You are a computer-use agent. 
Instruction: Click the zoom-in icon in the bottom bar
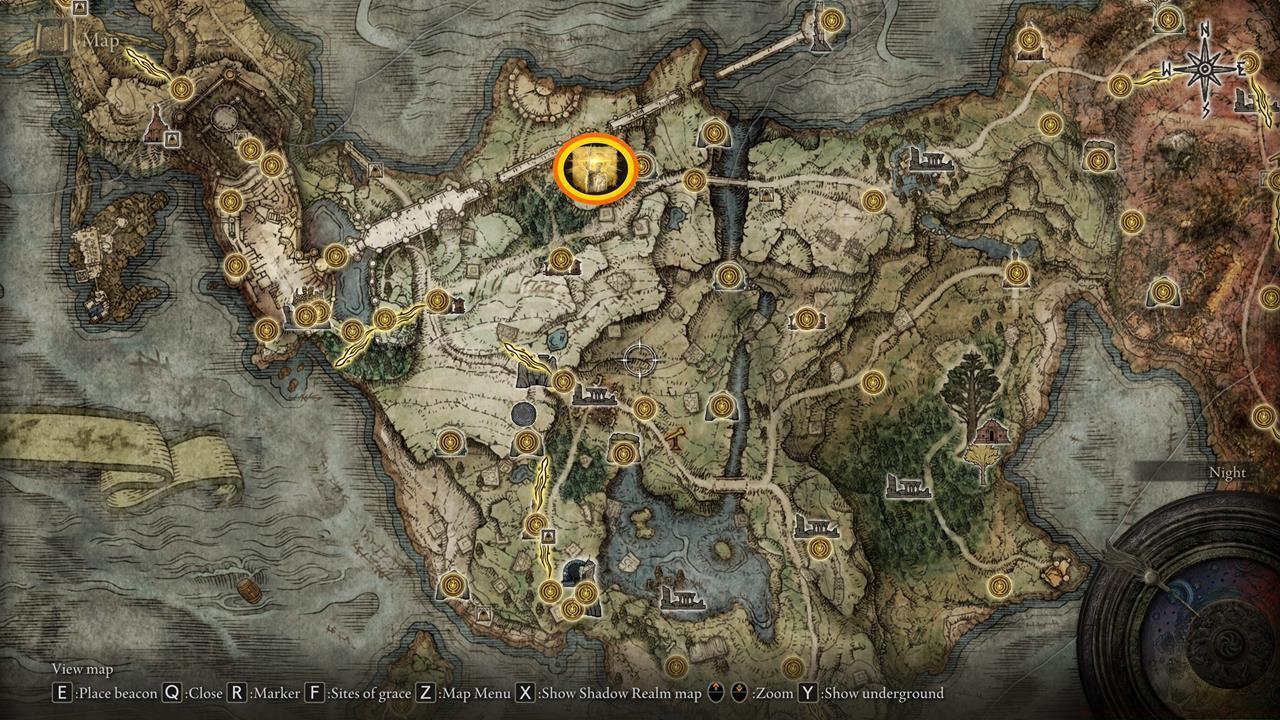coord(715,691)
